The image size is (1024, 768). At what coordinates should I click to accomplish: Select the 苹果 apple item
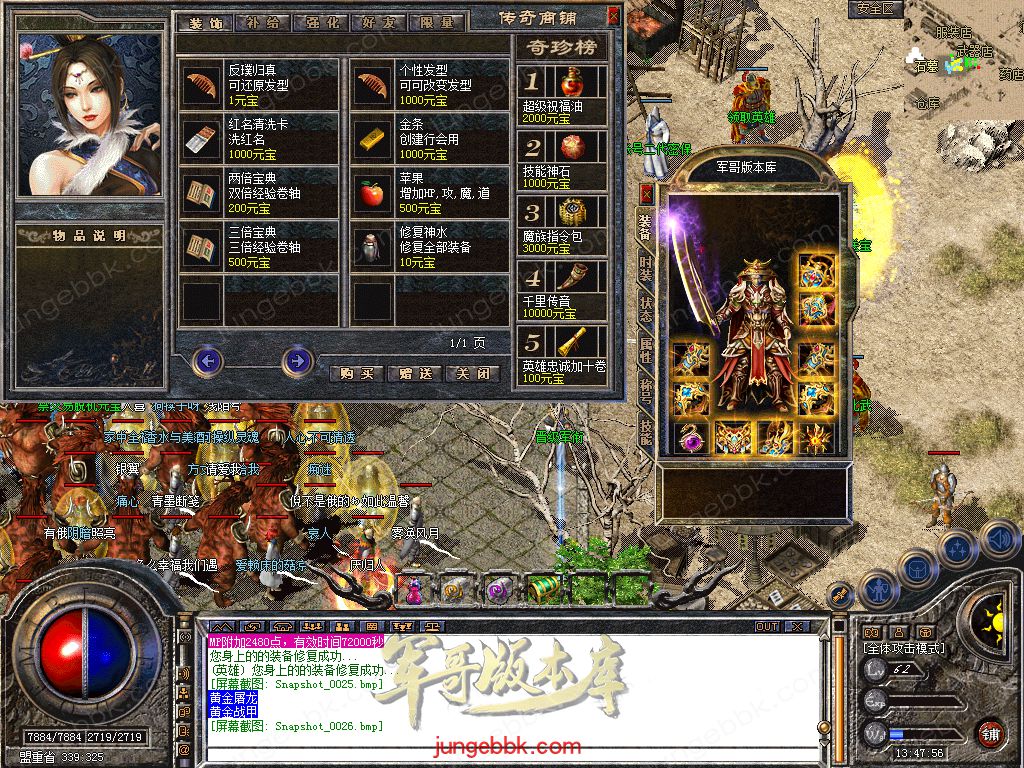[373, 194]
